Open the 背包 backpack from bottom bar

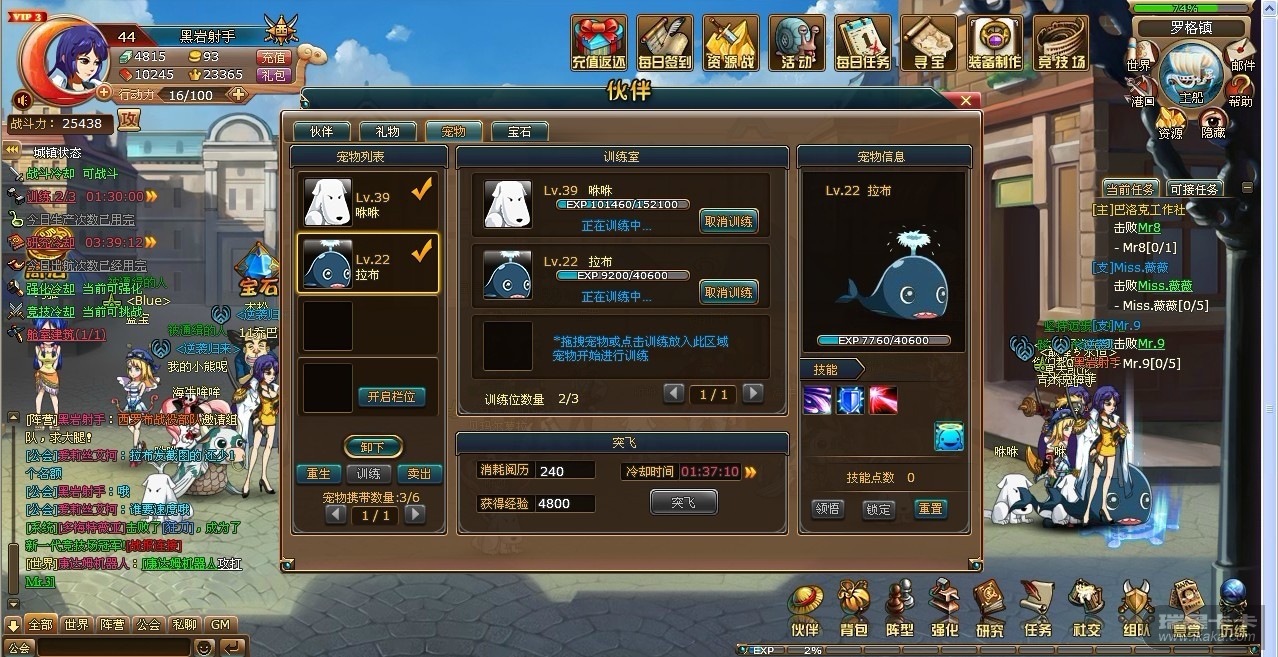tap(853, 610)
